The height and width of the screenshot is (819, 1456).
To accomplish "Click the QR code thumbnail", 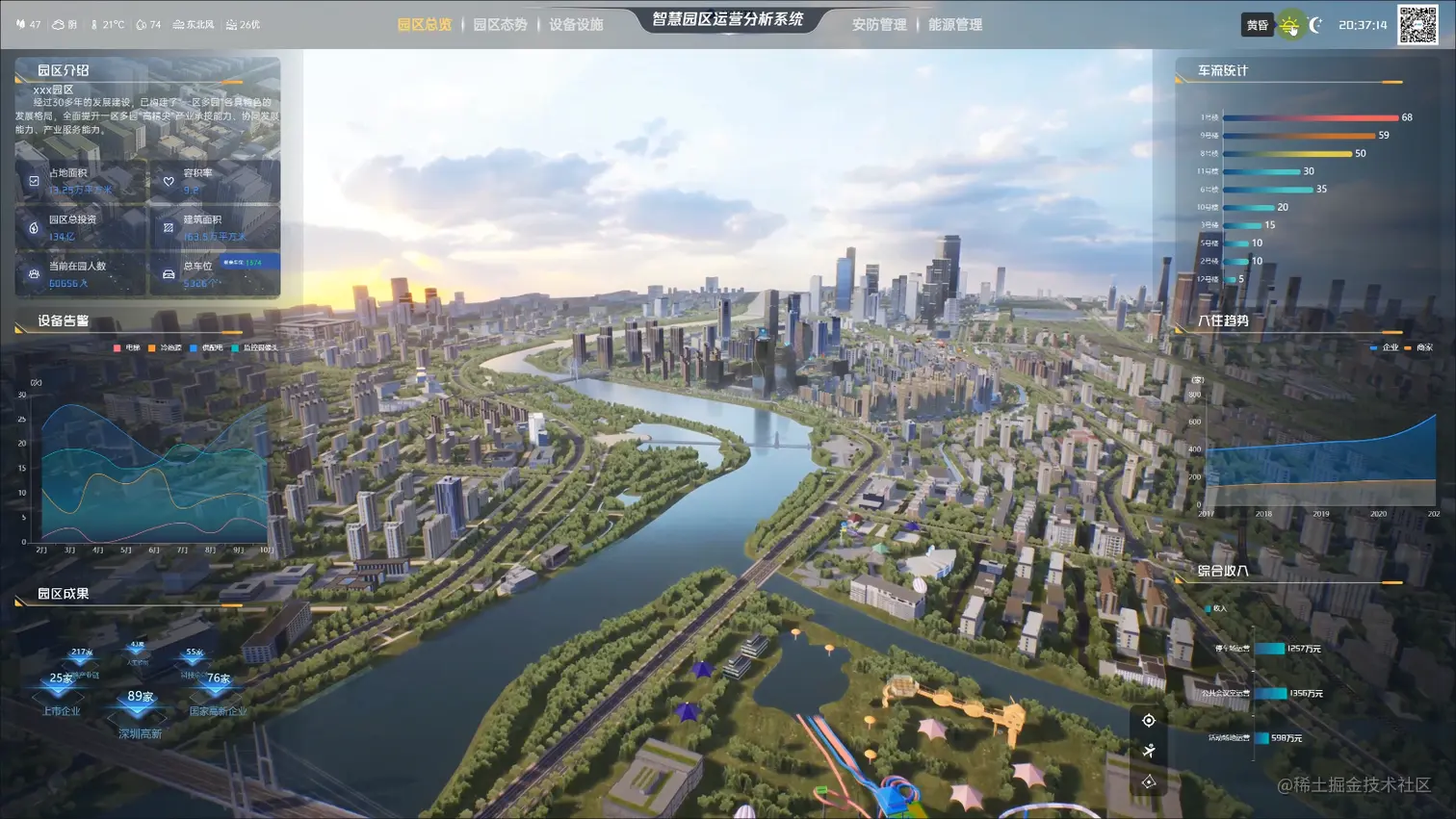I will [1417, 25].
